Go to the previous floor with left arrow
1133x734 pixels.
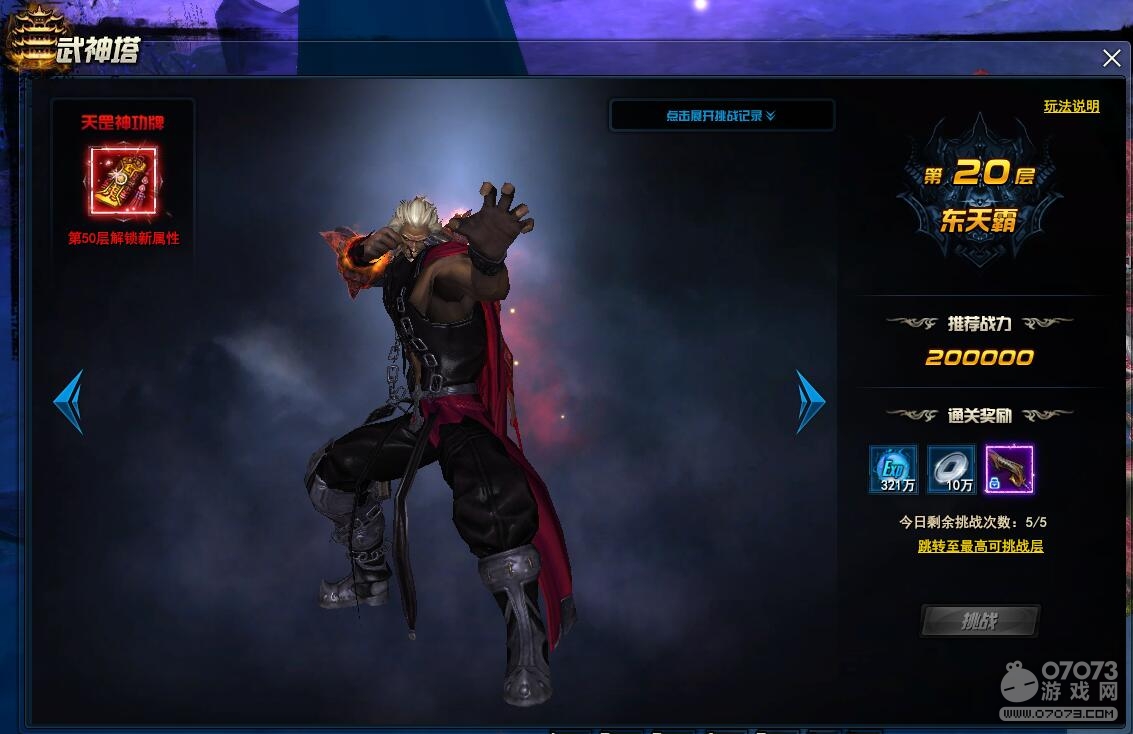(68, 402)
